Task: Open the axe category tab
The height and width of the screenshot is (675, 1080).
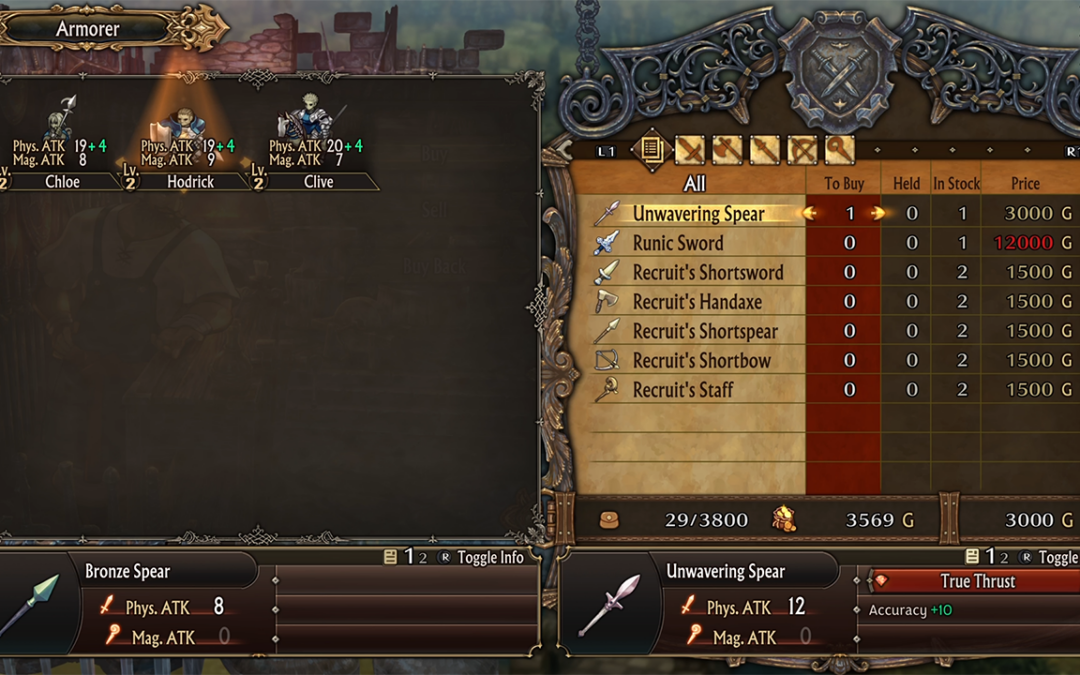Action: coord(727,150)
